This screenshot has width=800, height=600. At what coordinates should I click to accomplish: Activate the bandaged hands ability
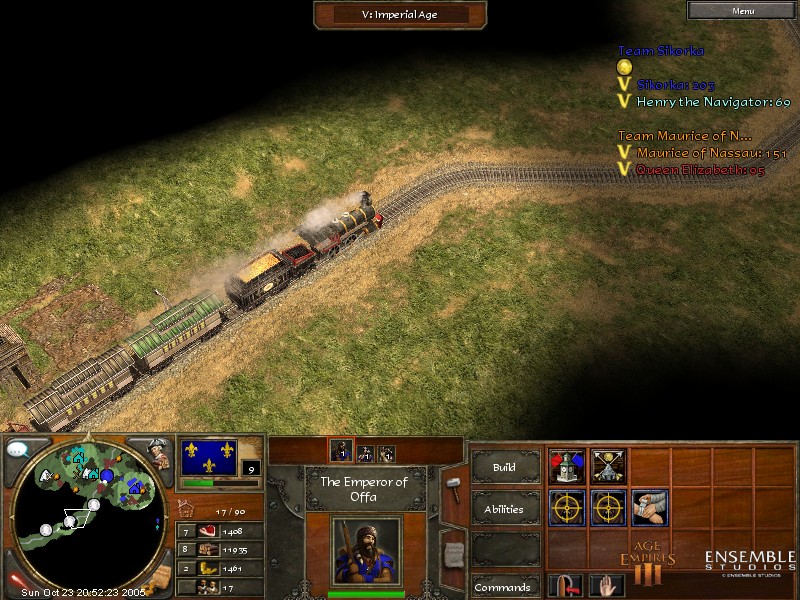coord(650,507)
